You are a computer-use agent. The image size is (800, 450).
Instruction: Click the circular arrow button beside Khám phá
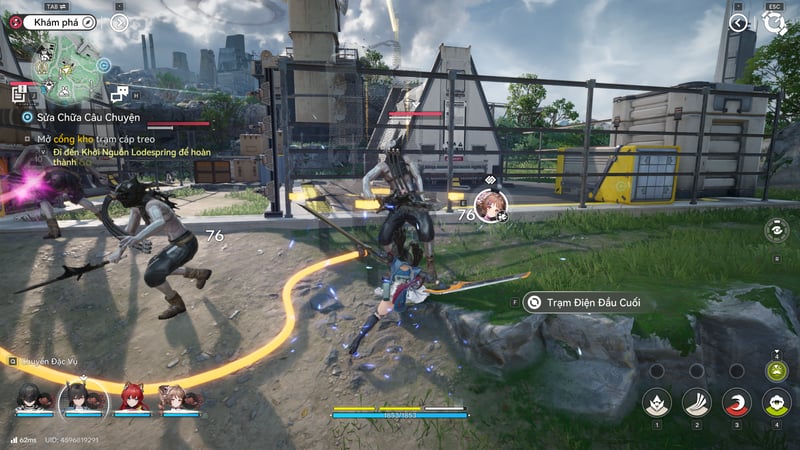[119, 21]
